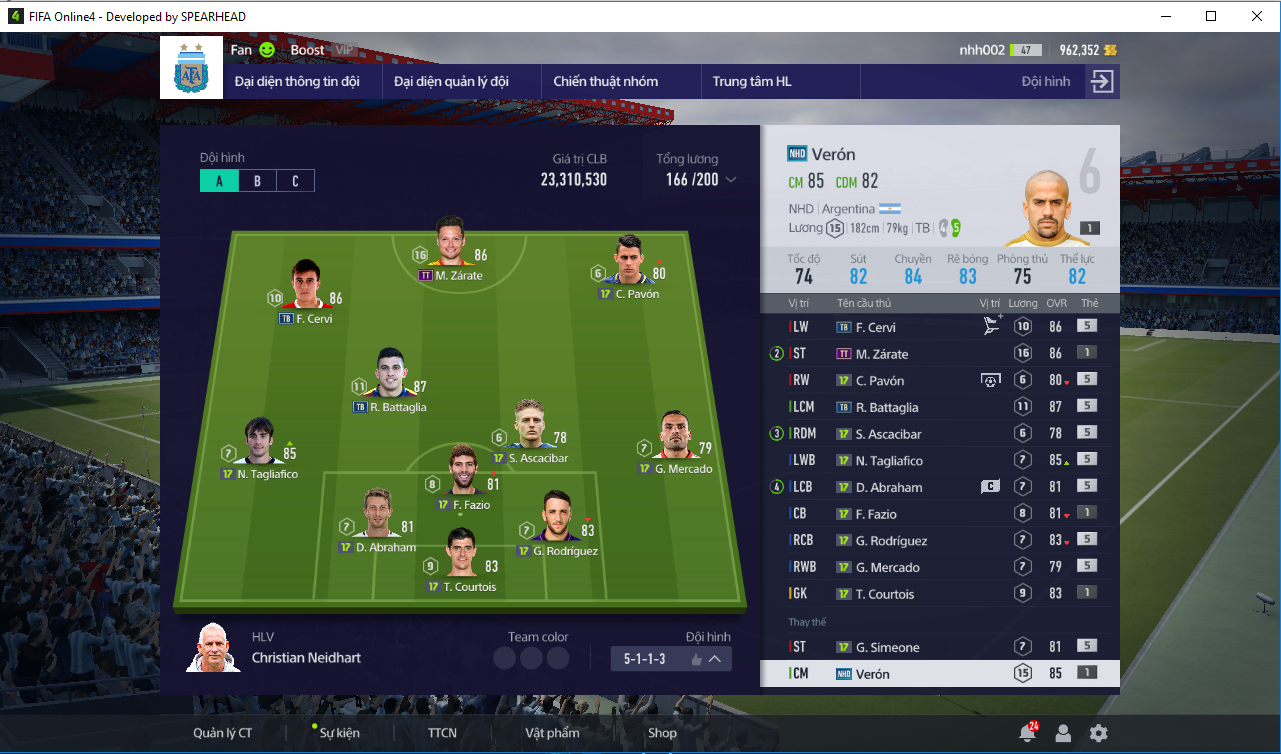Open the 5-1-1-3 formation selector
This screenshot has height=754, width=1281.
point(671,659)
